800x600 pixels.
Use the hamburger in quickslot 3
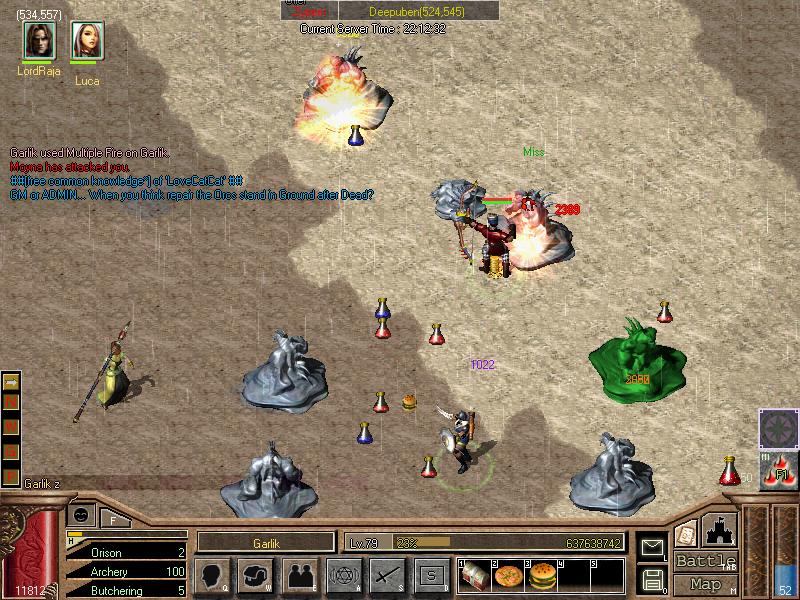pos(541,576)
